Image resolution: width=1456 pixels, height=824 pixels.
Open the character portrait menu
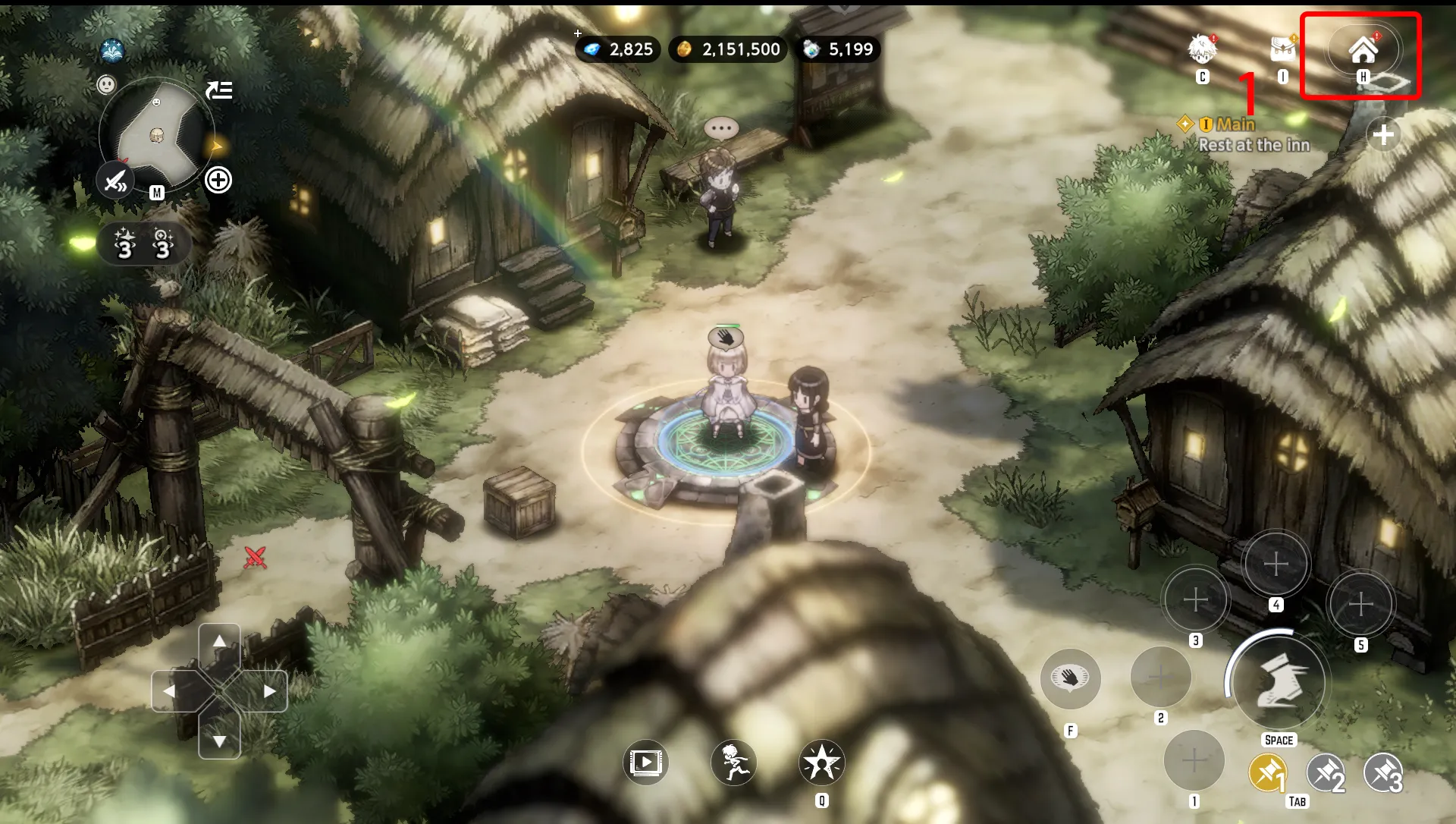click(1202, 49)
